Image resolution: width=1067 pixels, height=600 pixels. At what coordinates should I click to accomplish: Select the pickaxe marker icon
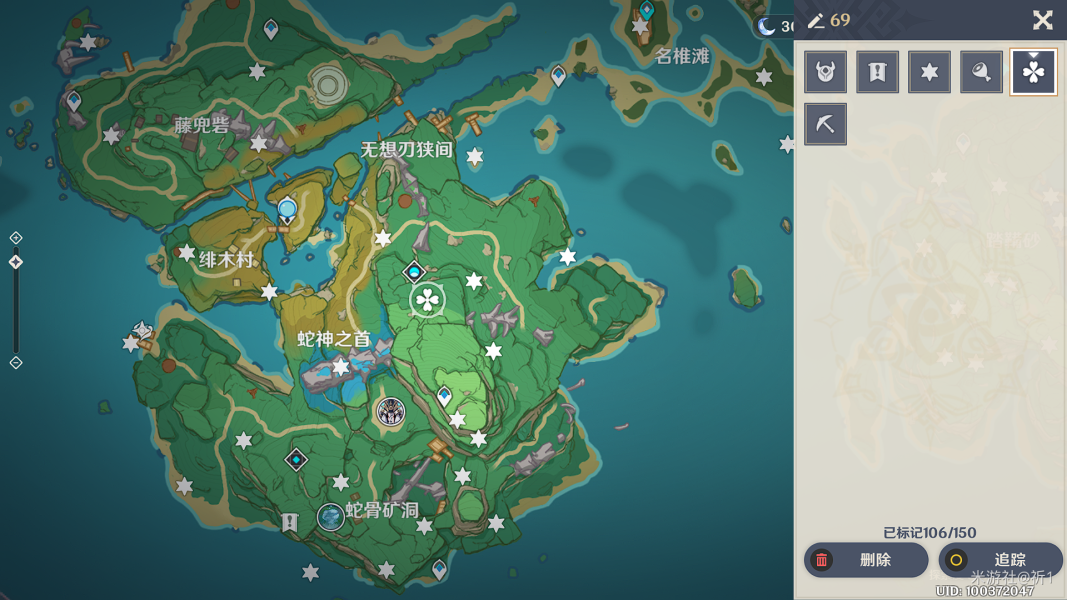pos(826,124)
